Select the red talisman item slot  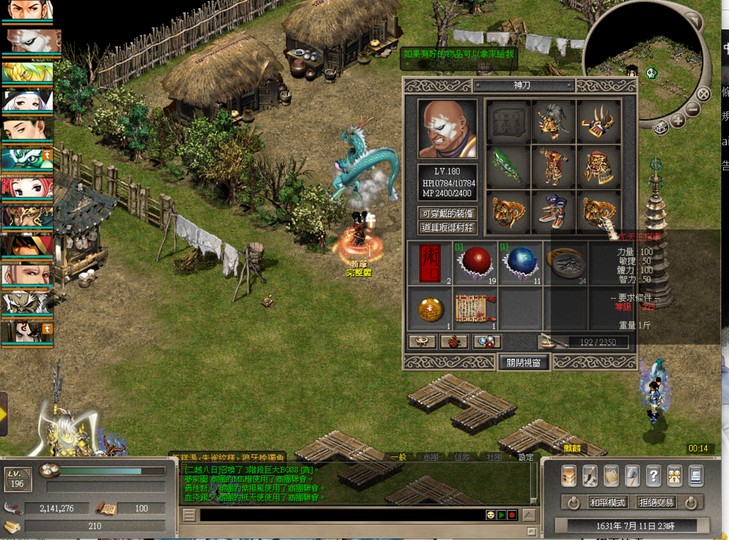(x=430, y=264)
